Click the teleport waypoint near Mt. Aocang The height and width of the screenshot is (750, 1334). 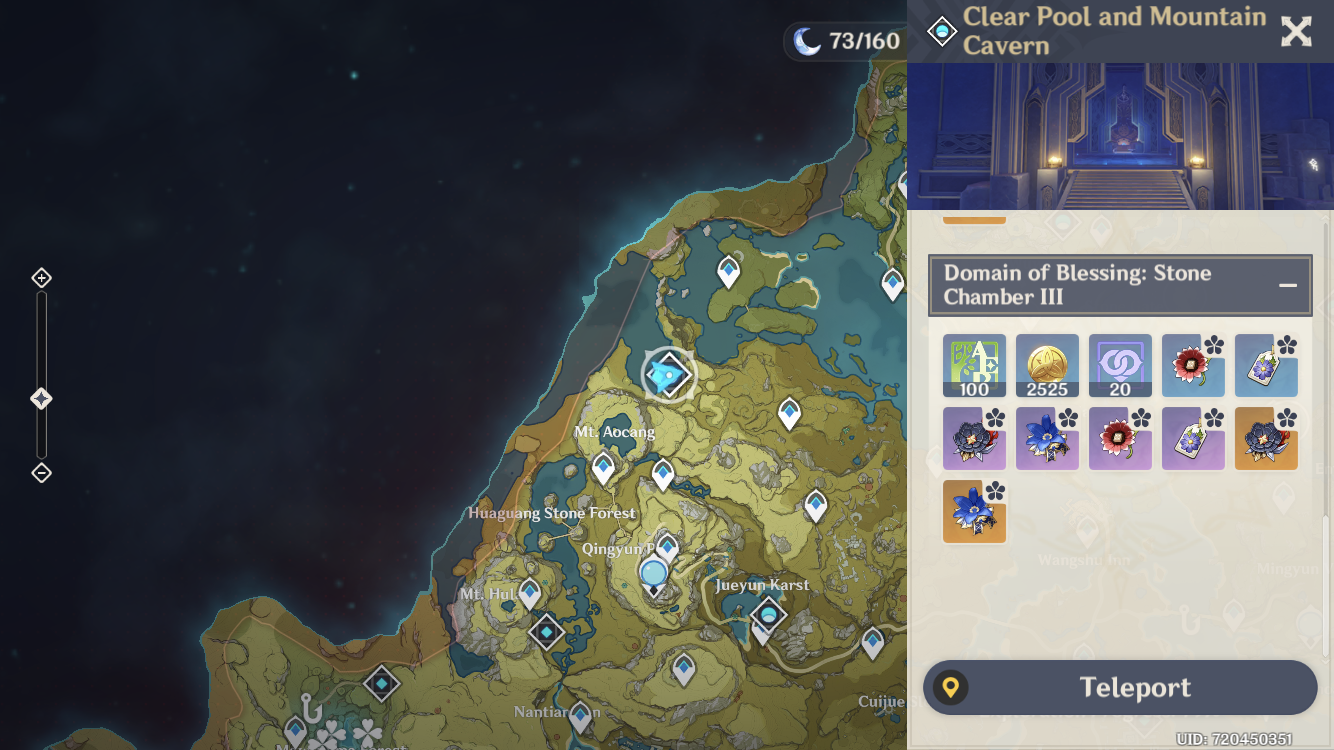[x=603, y=464]
